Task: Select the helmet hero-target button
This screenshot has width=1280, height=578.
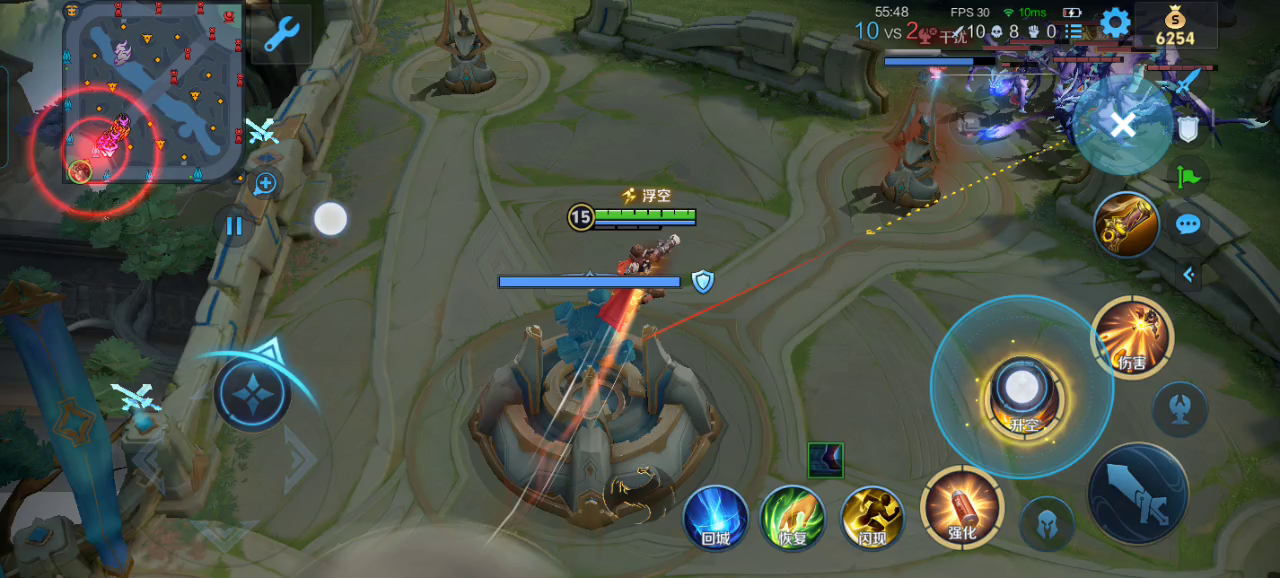Action: pos(1046,523)
